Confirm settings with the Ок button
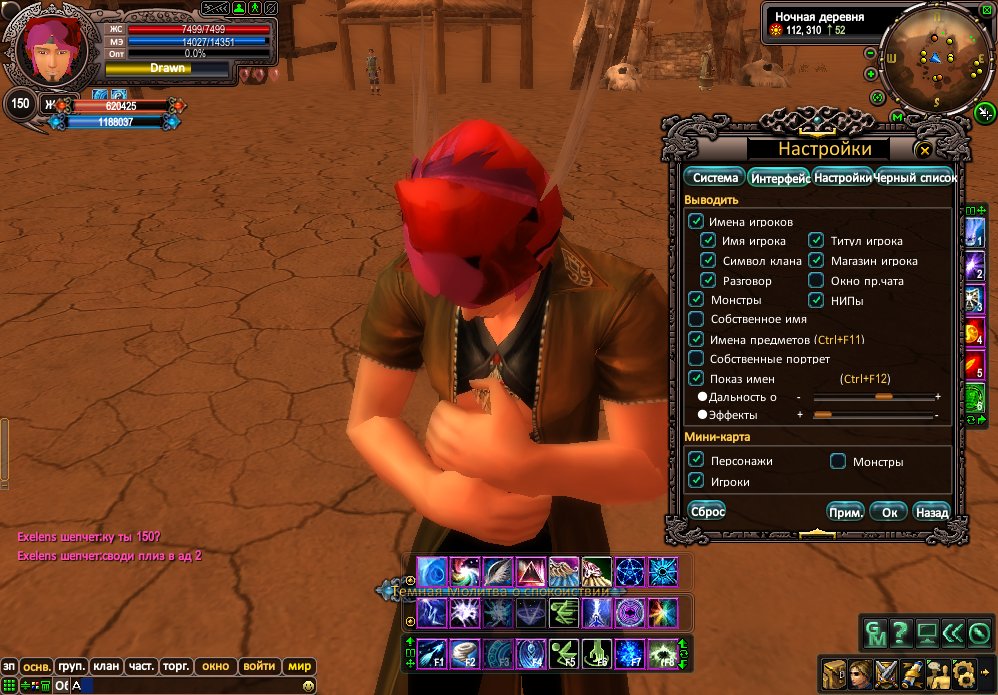 [888, 511]
